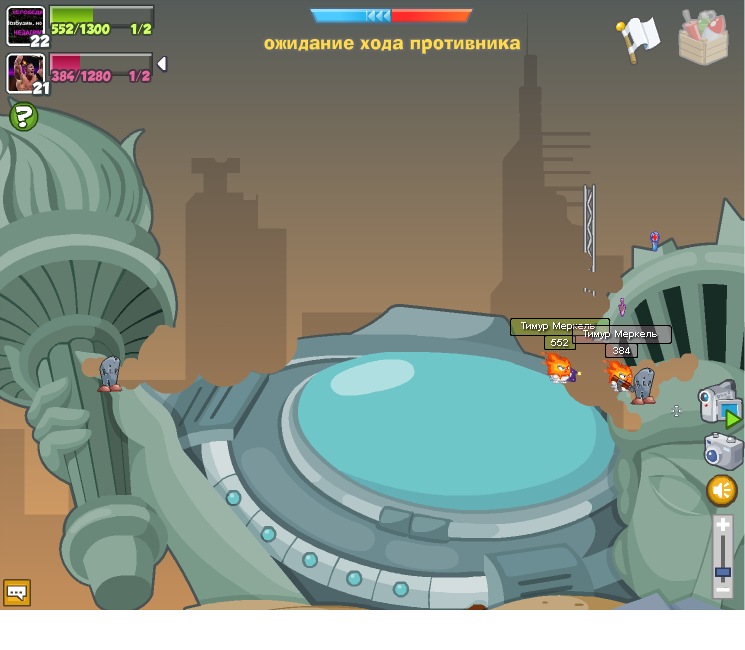745x650 pixels.
Task: Click the zoom slider handle
Action: click(x=723, y=572)
